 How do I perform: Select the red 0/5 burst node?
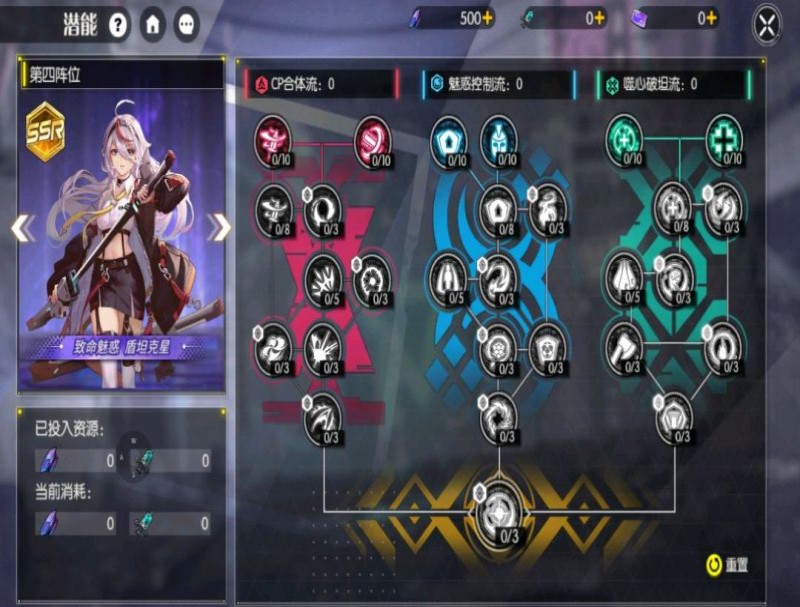[x=323, y=274]
